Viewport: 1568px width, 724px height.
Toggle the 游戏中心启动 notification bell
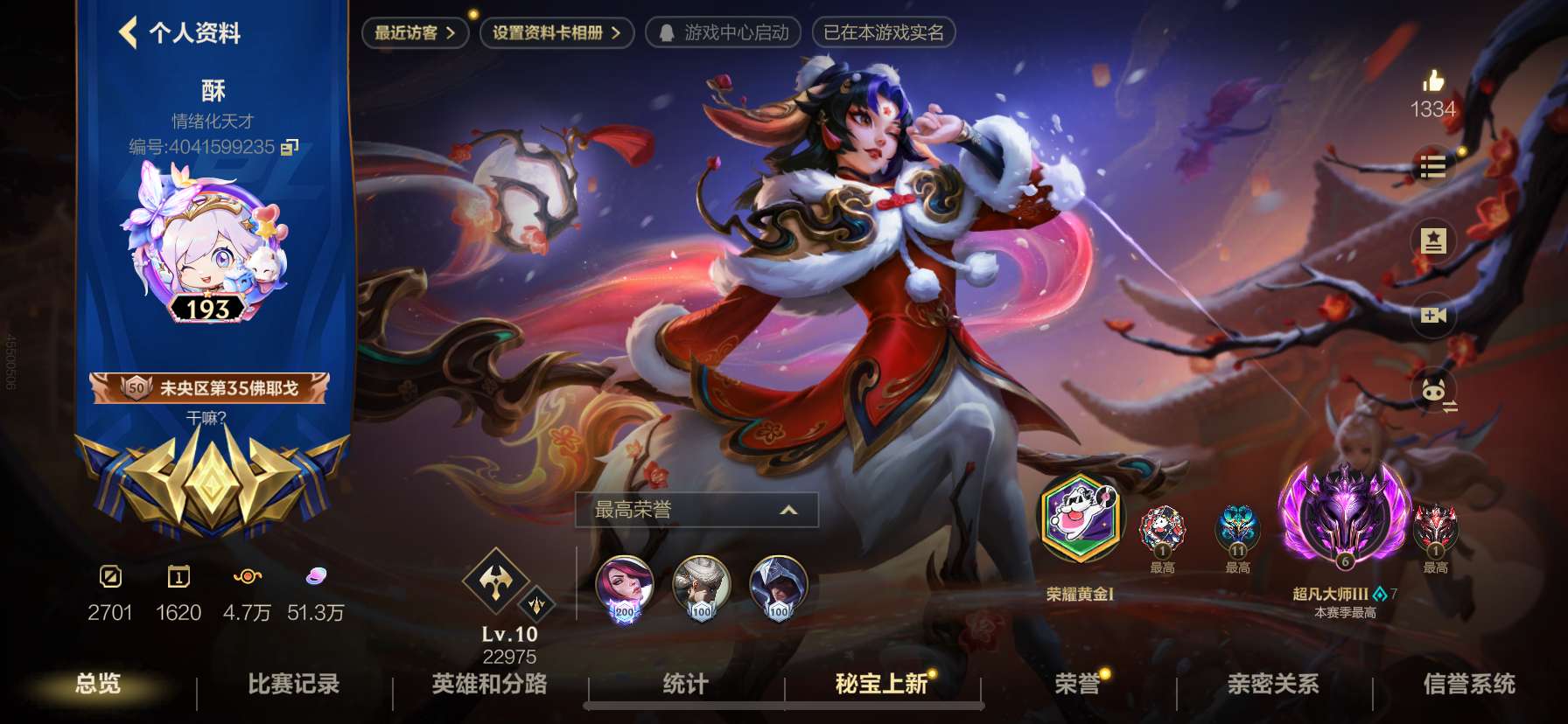pyautogui.click(x=668, y=34)
